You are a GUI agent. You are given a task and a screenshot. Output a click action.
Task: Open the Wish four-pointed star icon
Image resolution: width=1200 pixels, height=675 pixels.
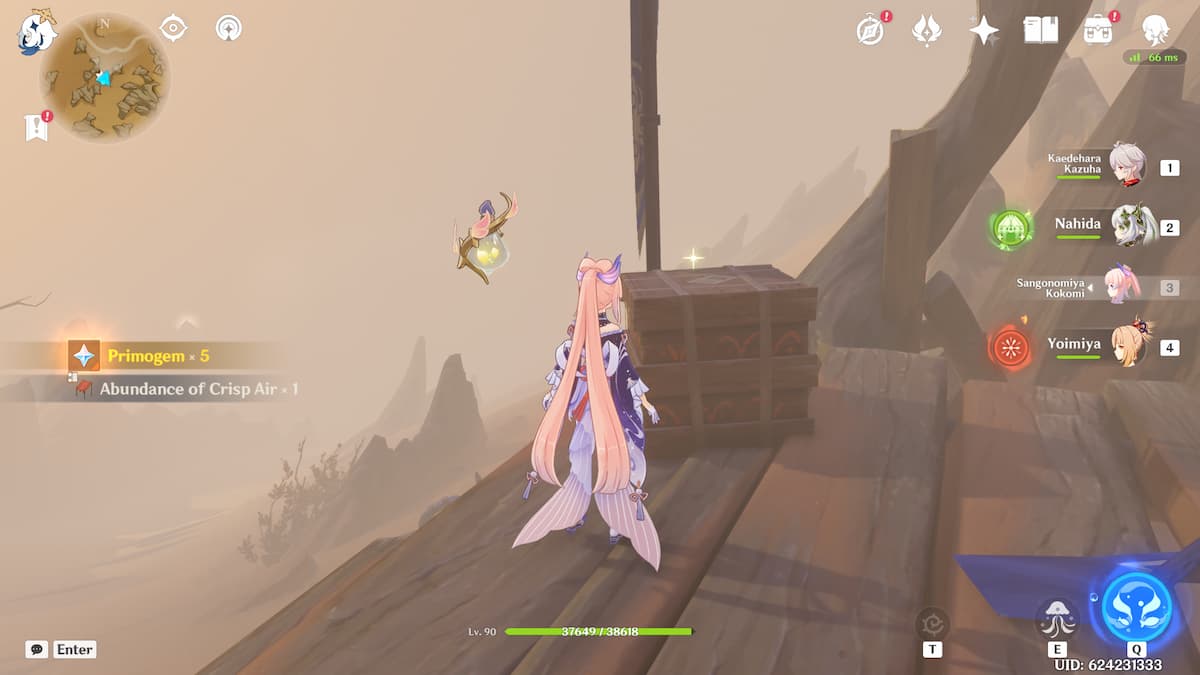pyautogui.click(x=984, y=30)
